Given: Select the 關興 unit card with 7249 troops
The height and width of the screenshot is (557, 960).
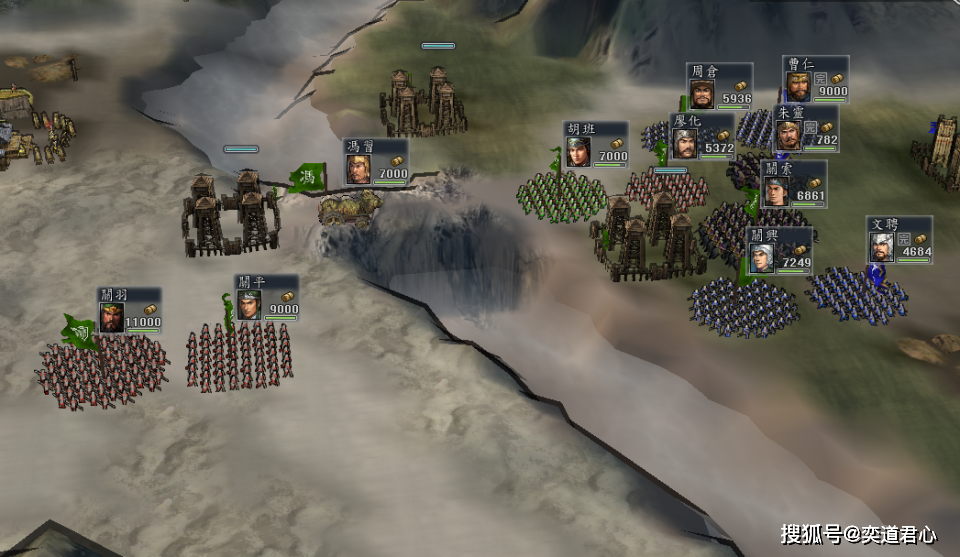Looking at the screenshot, I should coord(780,250).
